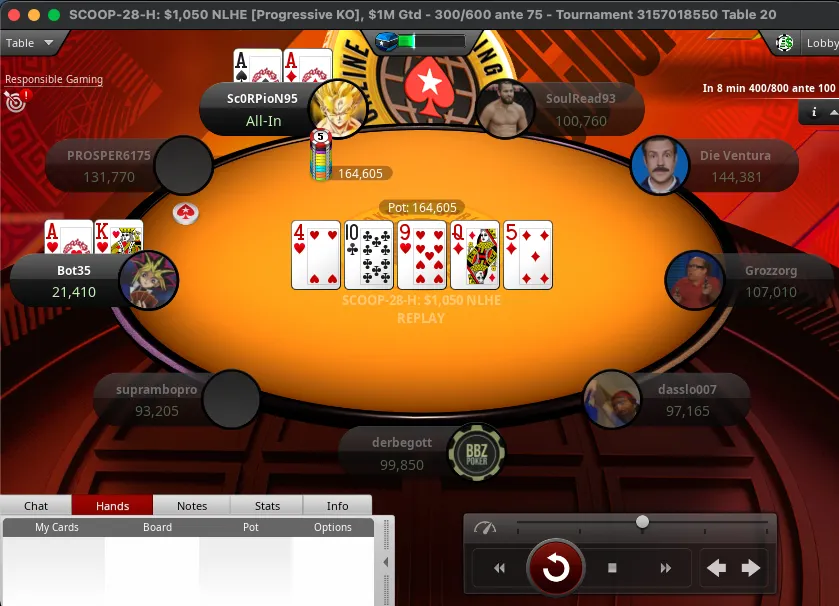Click the green casino chip cashier icon
This screenshot has width=839, height=606.
(x=786, y=43)
